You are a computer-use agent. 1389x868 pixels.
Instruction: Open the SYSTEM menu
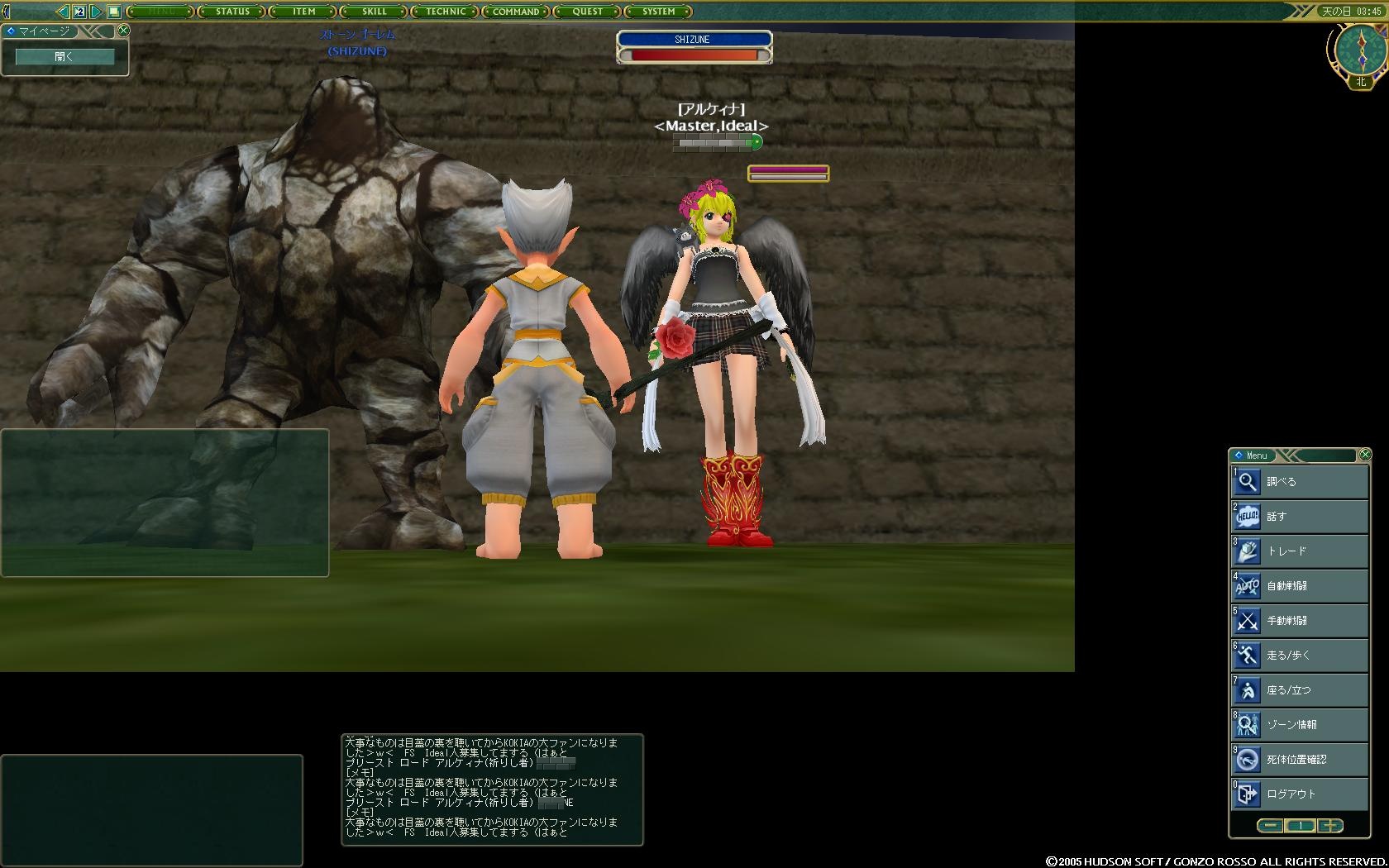click(658, 12)
